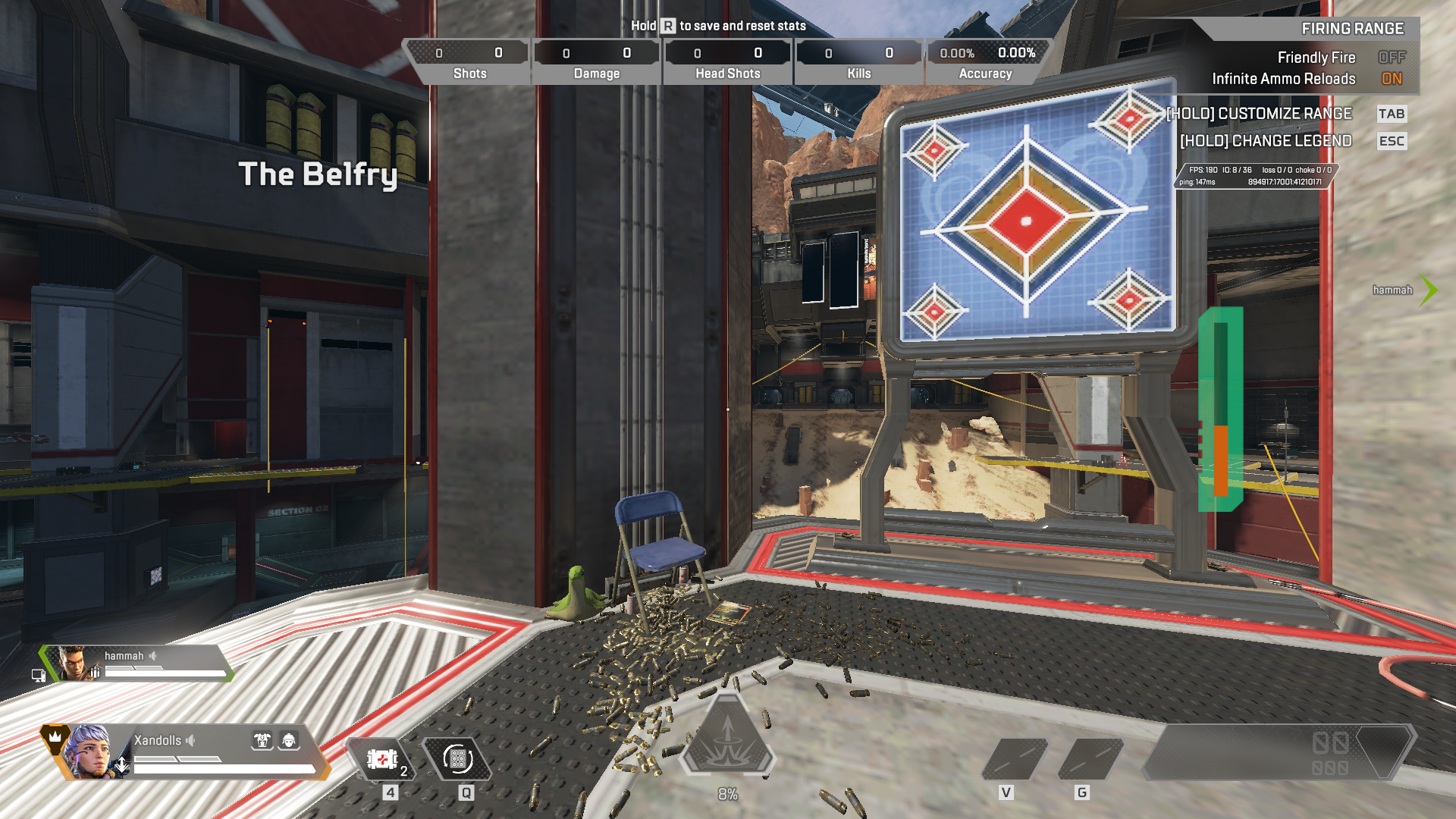Click the green hammah teammate marker arrow
The height and width of the screenshot is (819, 1456).
tap(1429, 290)
